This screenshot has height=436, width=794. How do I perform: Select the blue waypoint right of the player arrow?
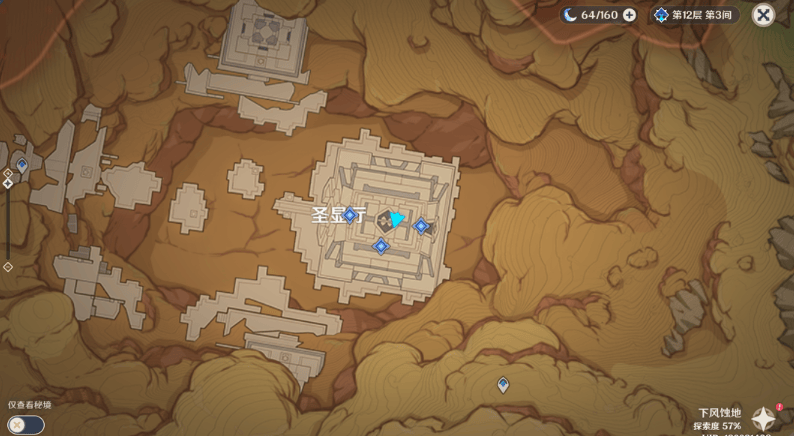tap(422, 227)
